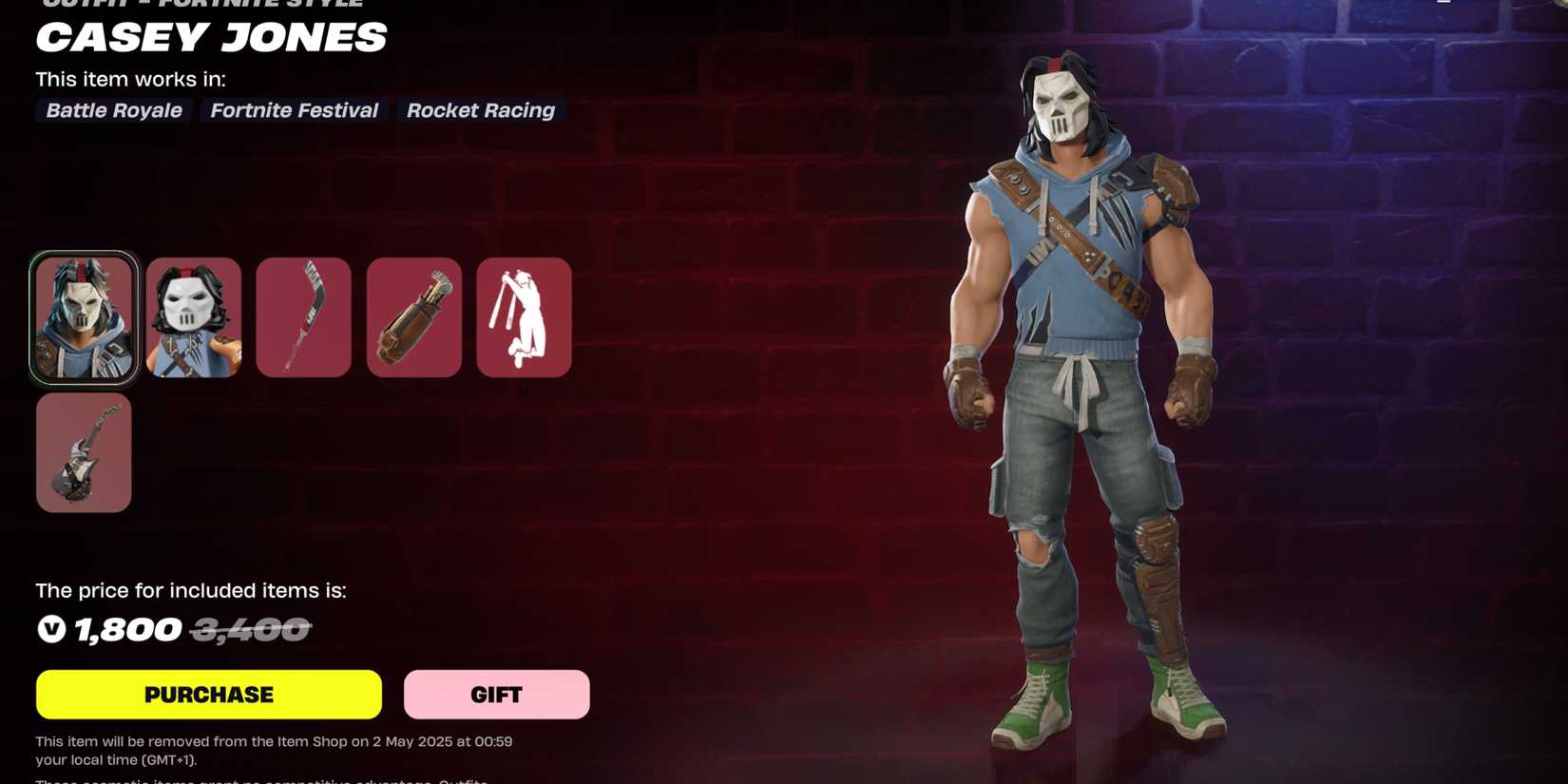This screenshot has width=1568, height=784.
Task: View the golf bag back bling icon
Action: point(414,316)
